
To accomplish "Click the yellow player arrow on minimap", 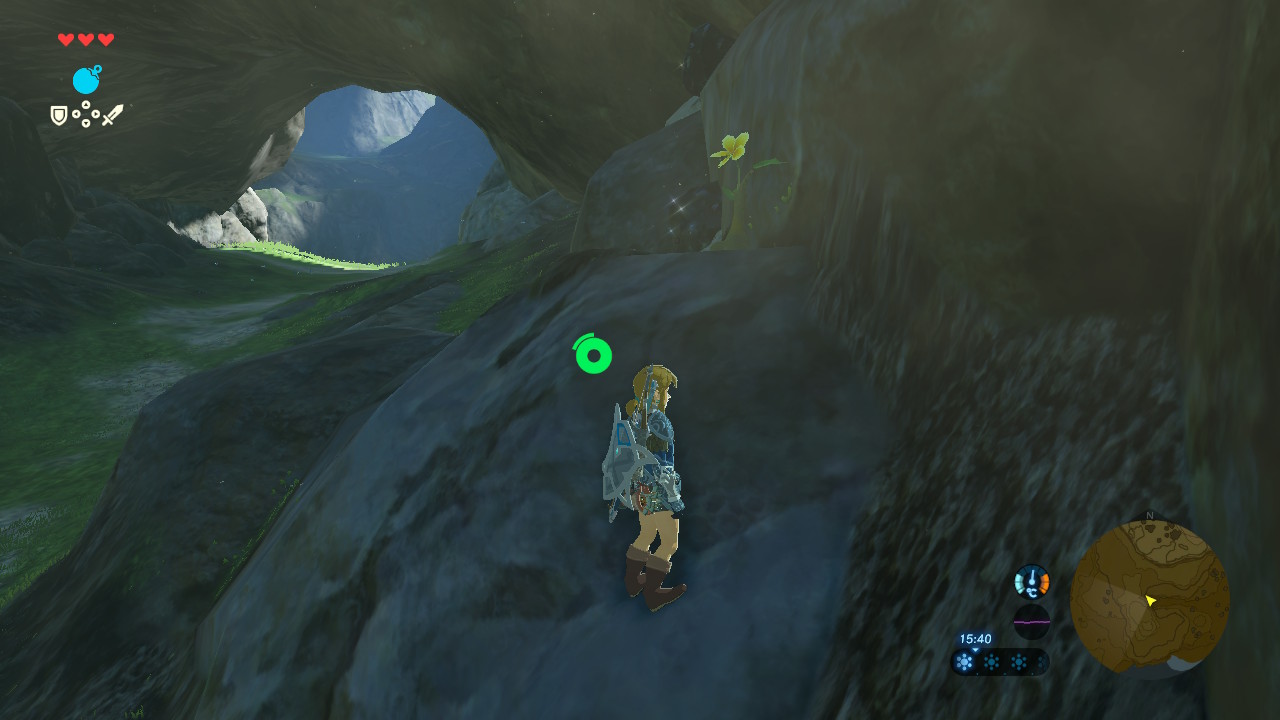I will [x=1151, y=600].
